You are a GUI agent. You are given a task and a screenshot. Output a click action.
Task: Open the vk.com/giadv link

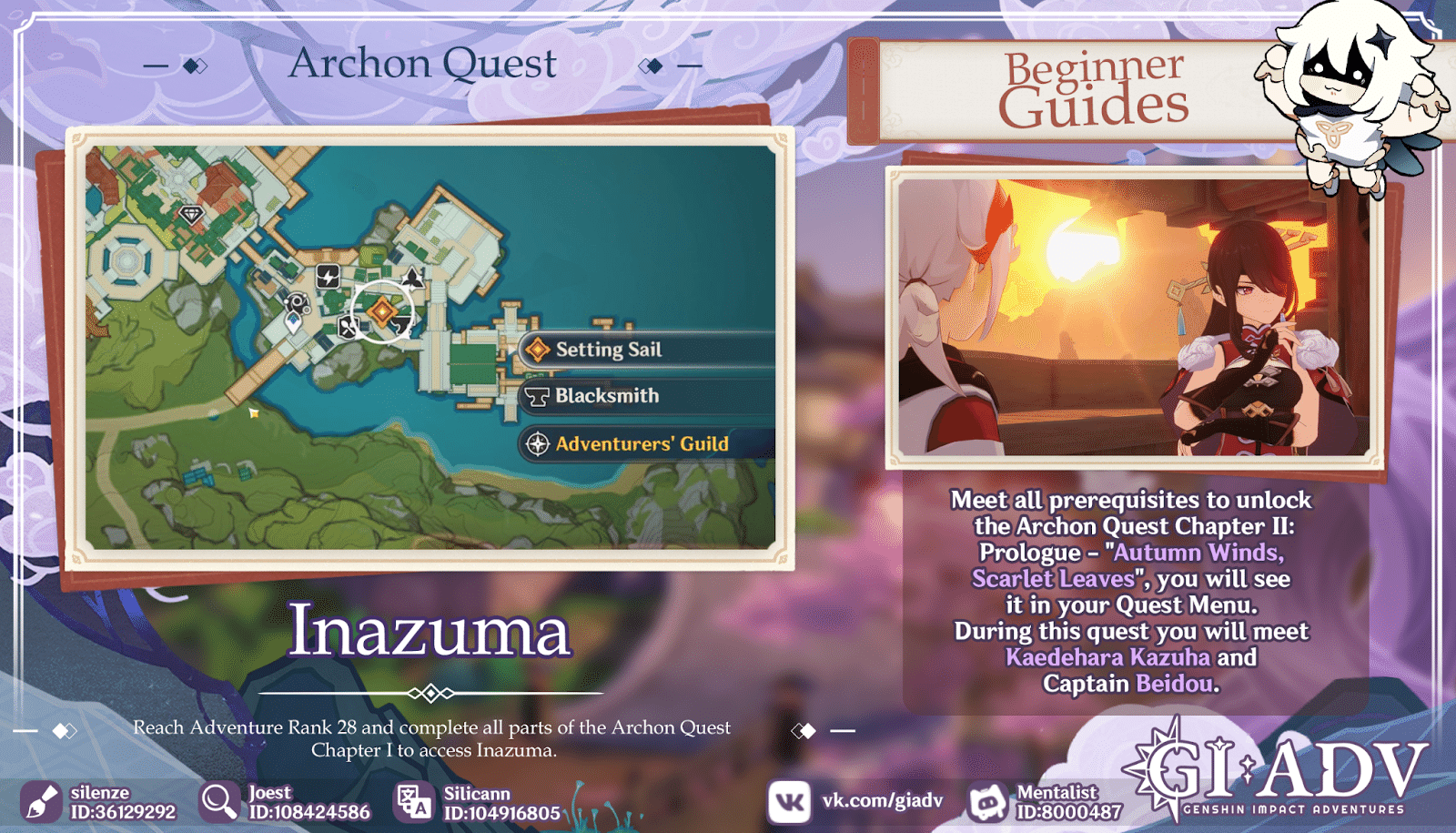(881, 801)
